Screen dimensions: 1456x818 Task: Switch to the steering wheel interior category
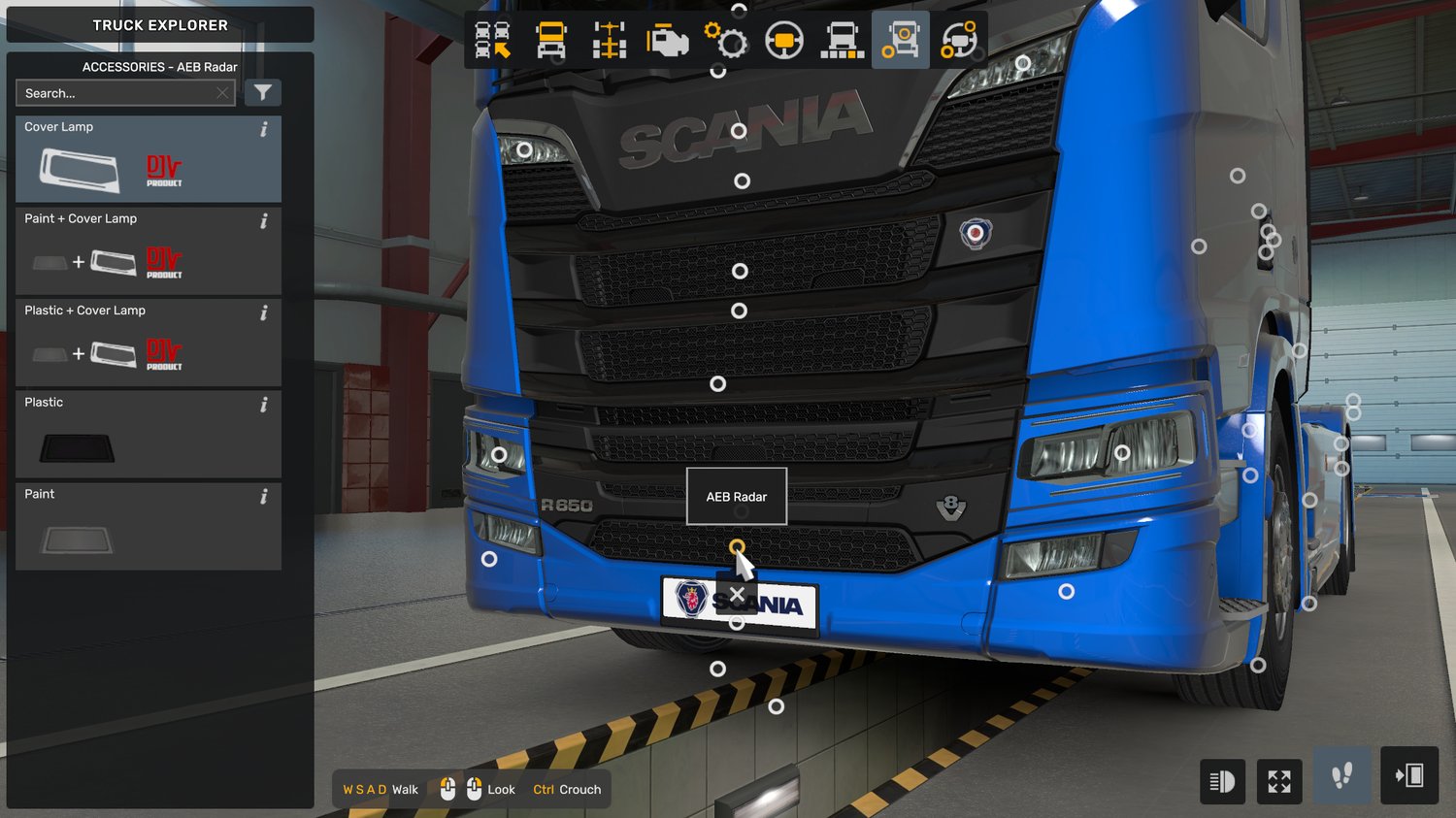tap(784, 41)
